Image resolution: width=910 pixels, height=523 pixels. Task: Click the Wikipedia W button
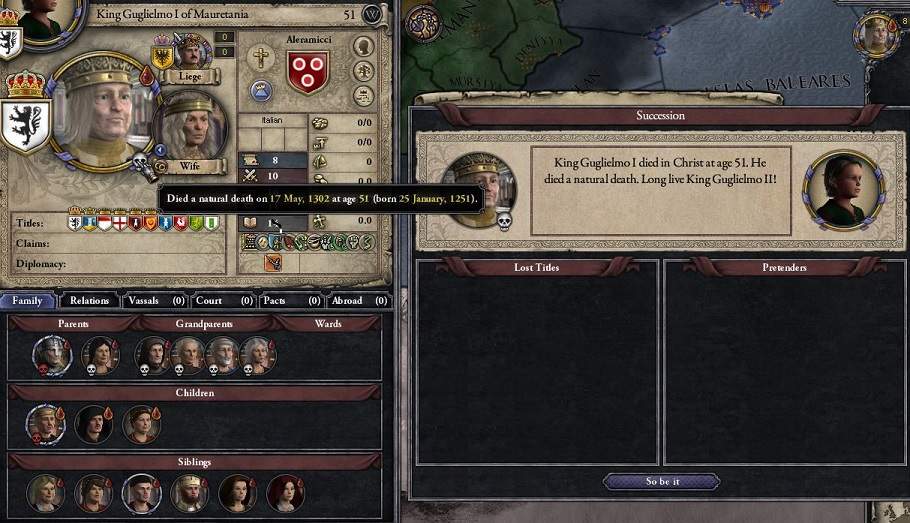(373, 14)
